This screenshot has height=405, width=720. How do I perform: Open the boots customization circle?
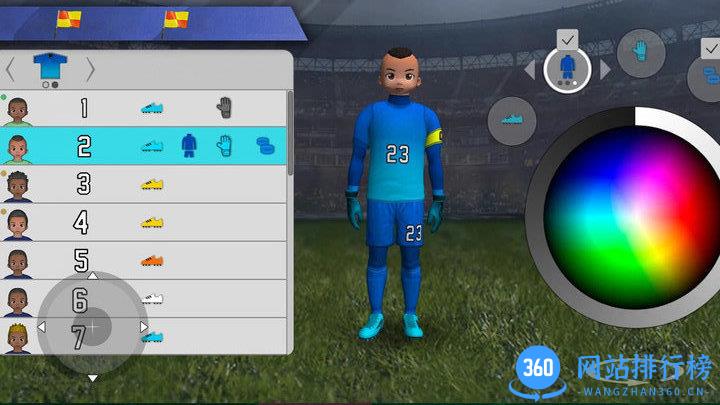[511, 121]
